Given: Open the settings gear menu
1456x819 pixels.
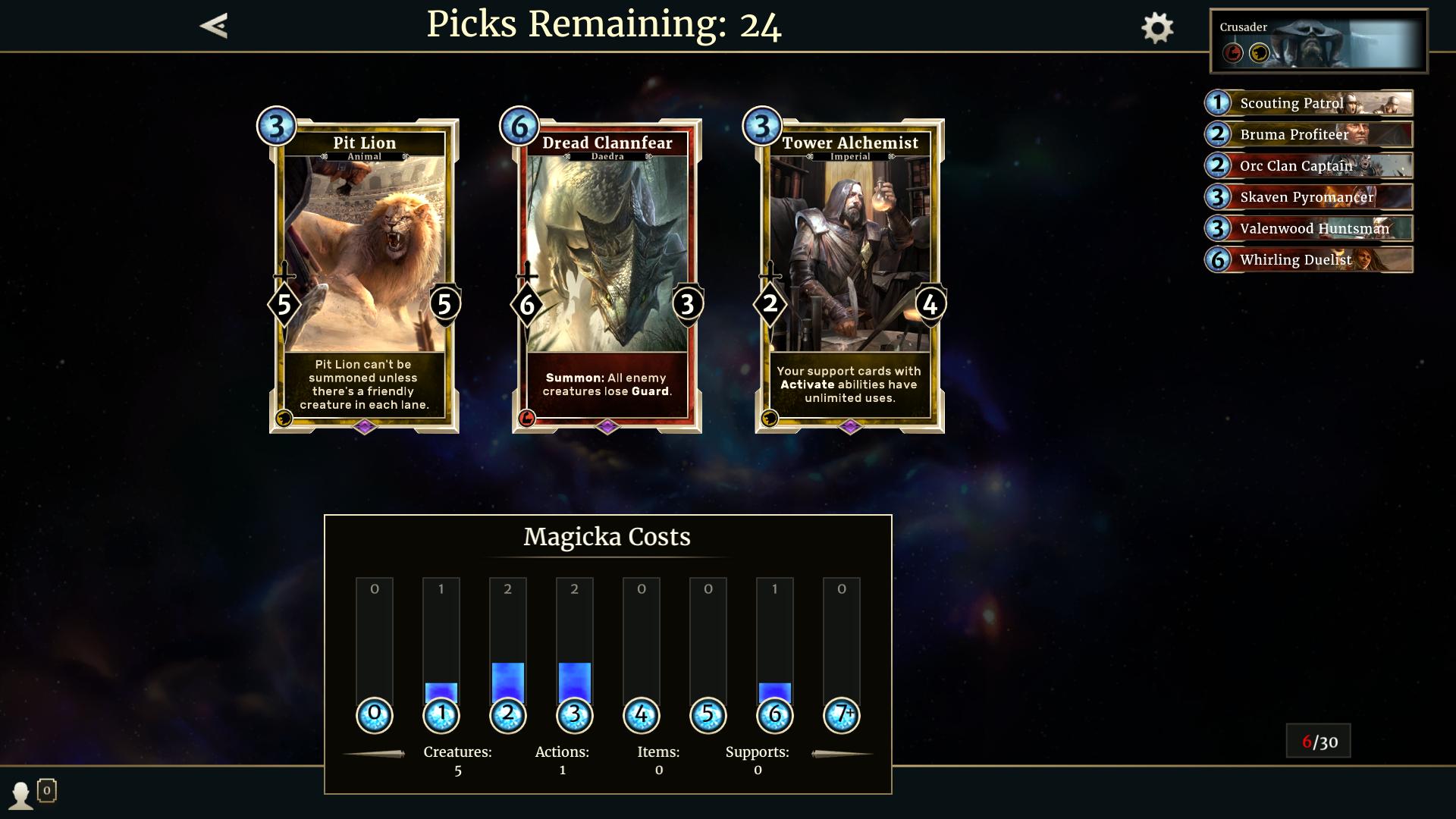Looking at the screenshot, I should click(1157, 28).
